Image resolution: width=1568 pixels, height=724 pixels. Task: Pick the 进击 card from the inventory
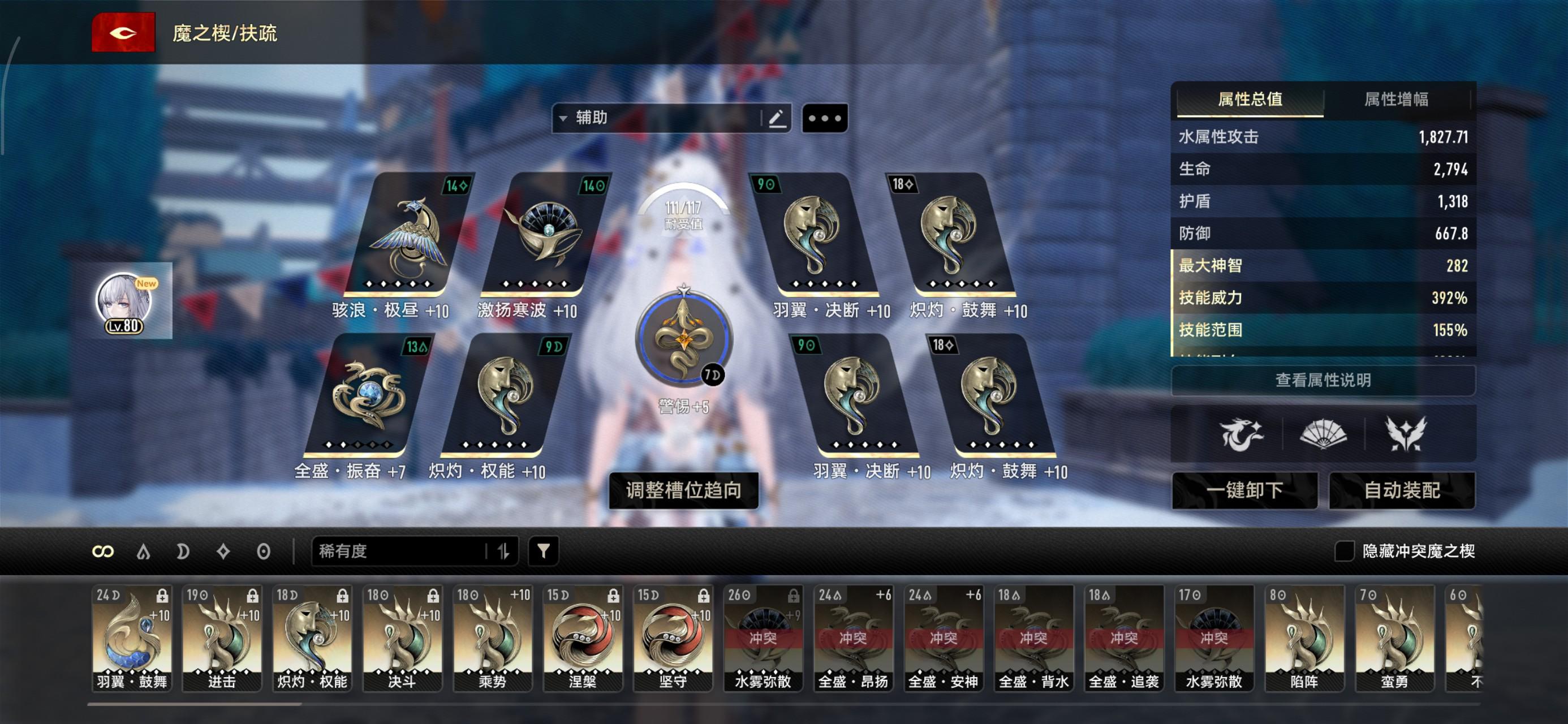click(x=222, y=637)
